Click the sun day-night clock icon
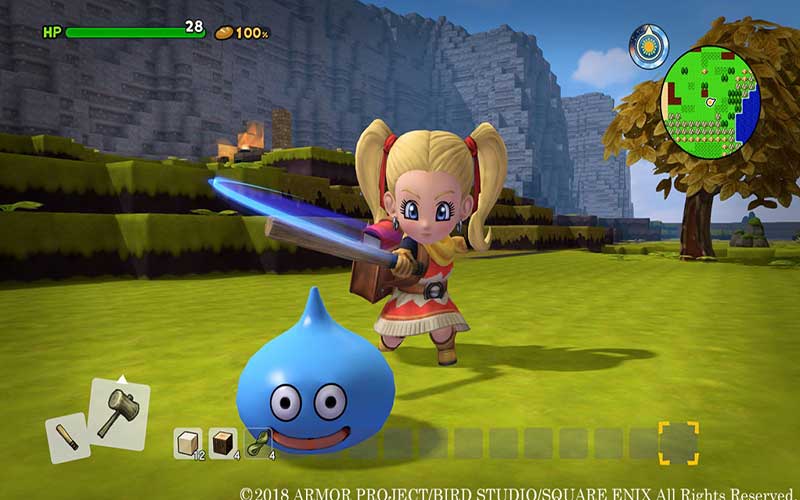The width and height of the screenshot is (800, 500). pyautogui.click(x=649, y=46)
